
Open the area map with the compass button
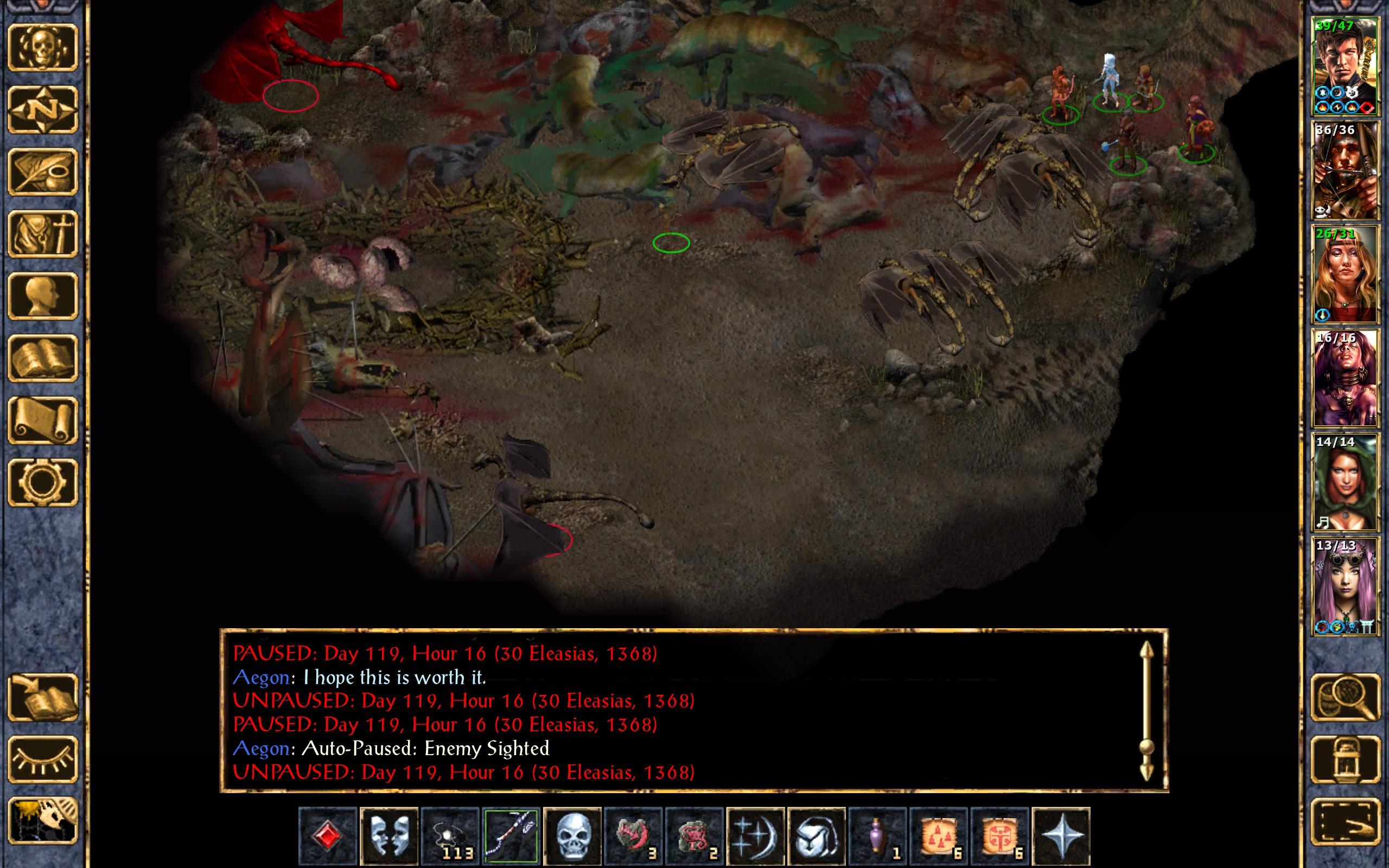[x=43, y=109]
